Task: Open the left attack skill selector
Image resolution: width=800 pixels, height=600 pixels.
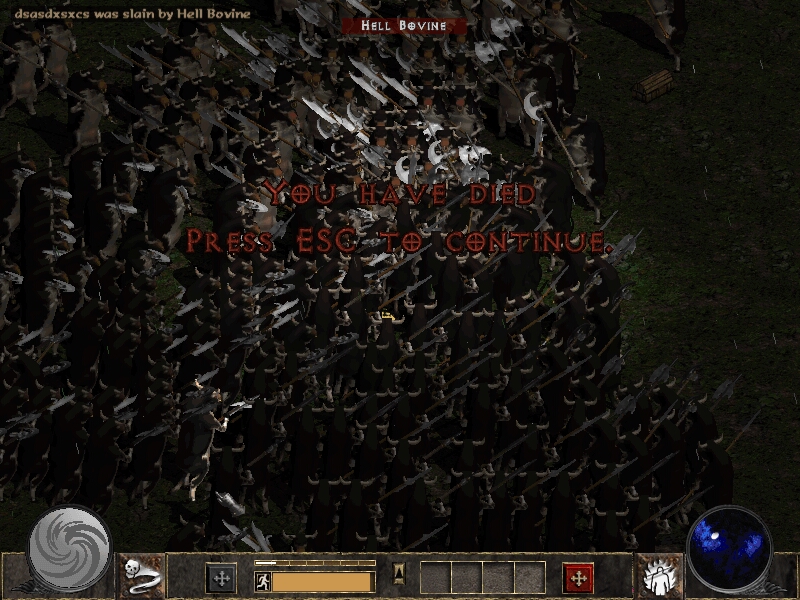Action: coord(221,578)
